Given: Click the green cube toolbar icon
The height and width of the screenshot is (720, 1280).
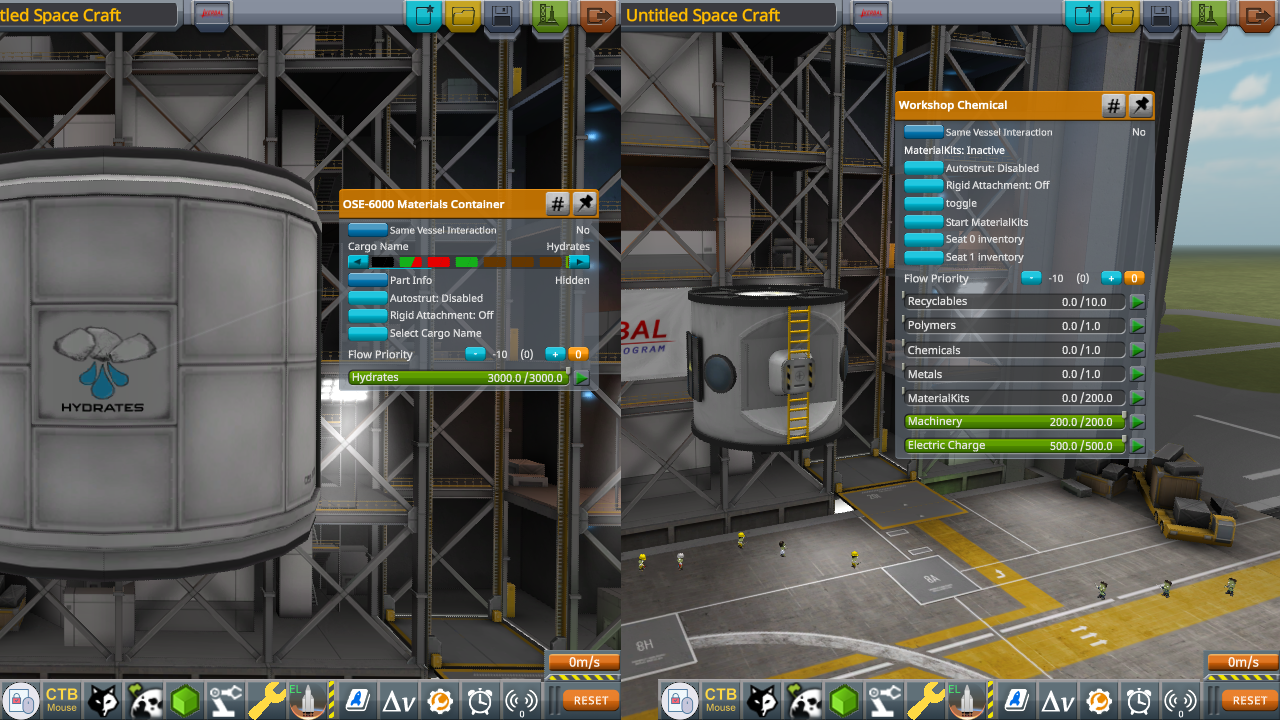Looking at the screenshot, I should pos(185,699).
